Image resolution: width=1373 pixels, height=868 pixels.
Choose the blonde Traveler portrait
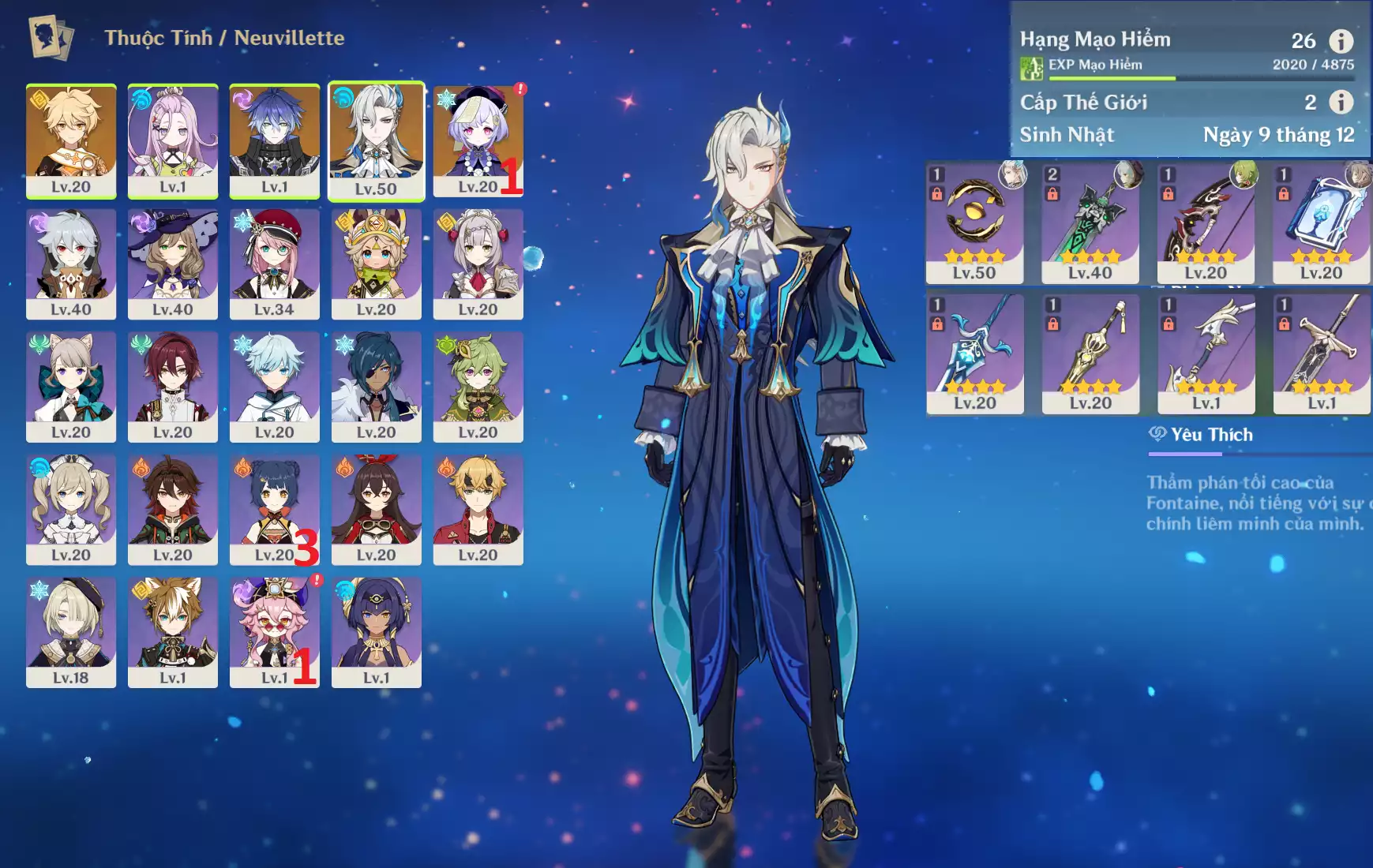pos(71,140)
